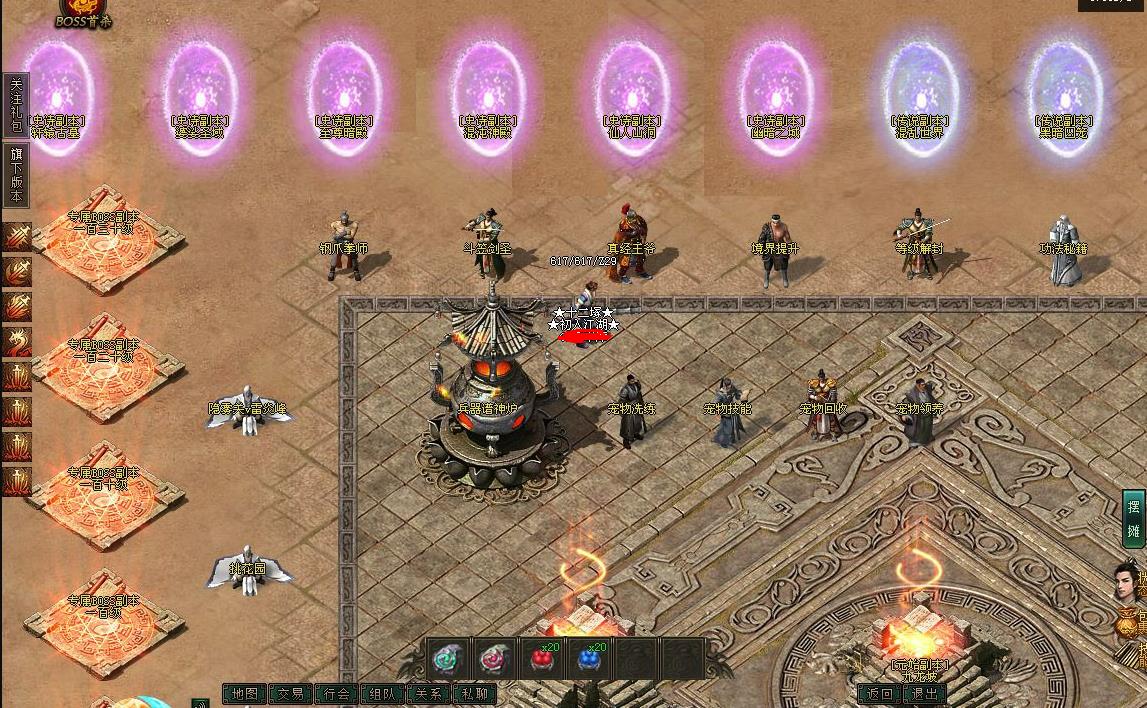This screenshot has height=708, width=1147.
Task: Open the 关系 relations menu
Action: (428, 694)
